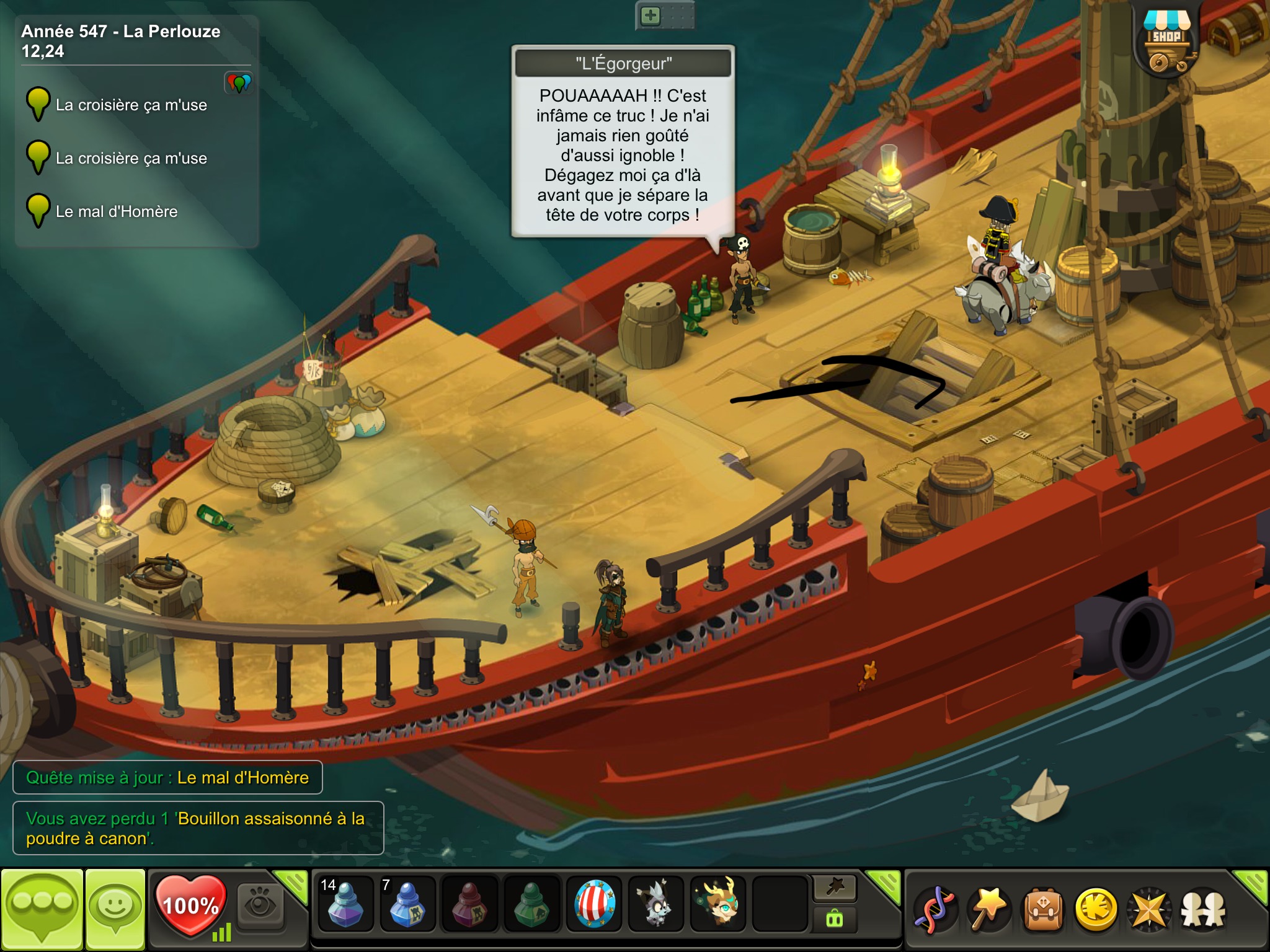Select the antlered mask item slot
Viewport: 1270px width, 952px height.
click(x=718, y=904)
